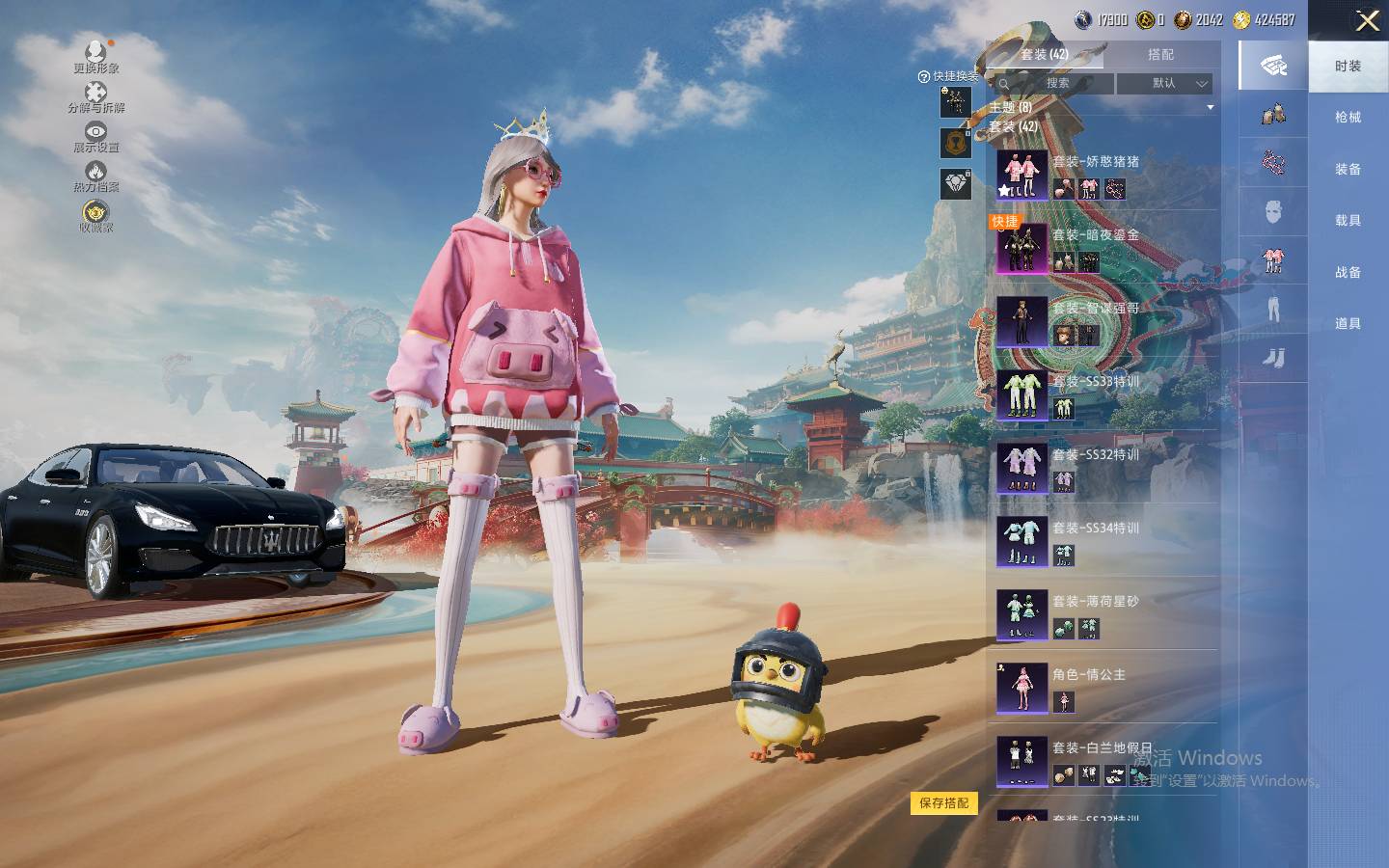The image size is (1389, 868).
Task: Open the 收藏家 collector badge
Action: [95, 215]
